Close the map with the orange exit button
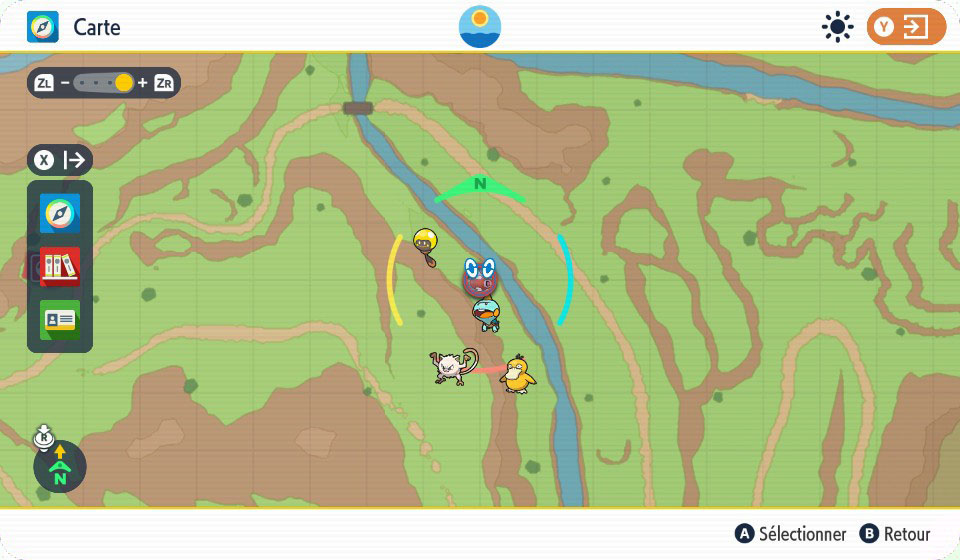Viewport: 960px width, 560px height. (906, 27)
